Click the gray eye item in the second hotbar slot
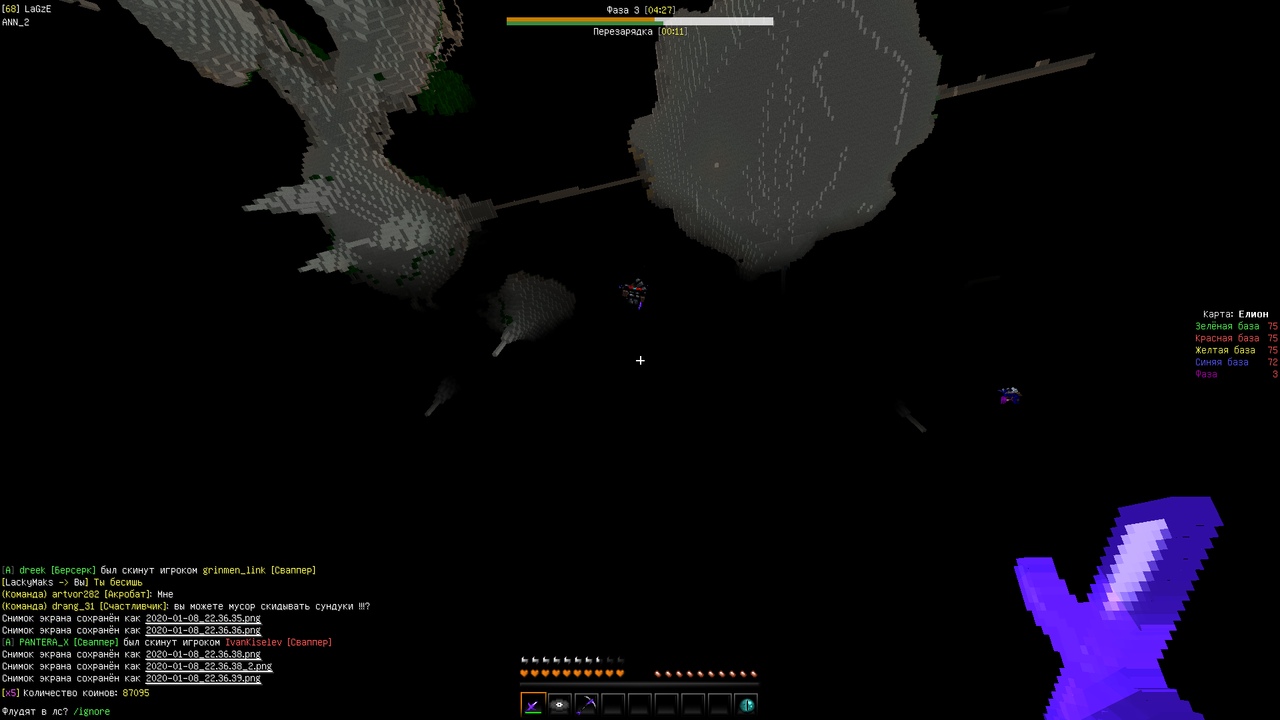Screen dimensions: 1280x720 [559, 704]
